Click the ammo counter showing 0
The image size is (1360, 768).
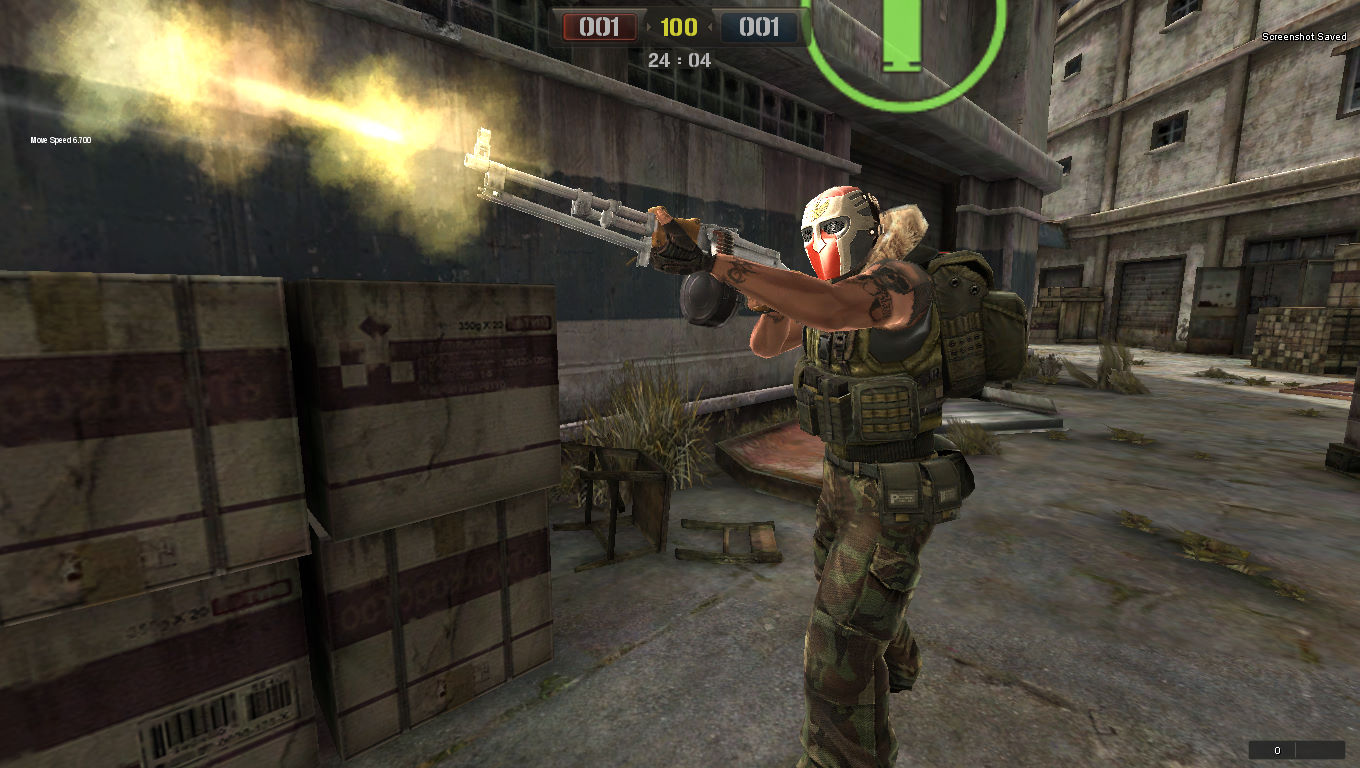coord(1276,749)
